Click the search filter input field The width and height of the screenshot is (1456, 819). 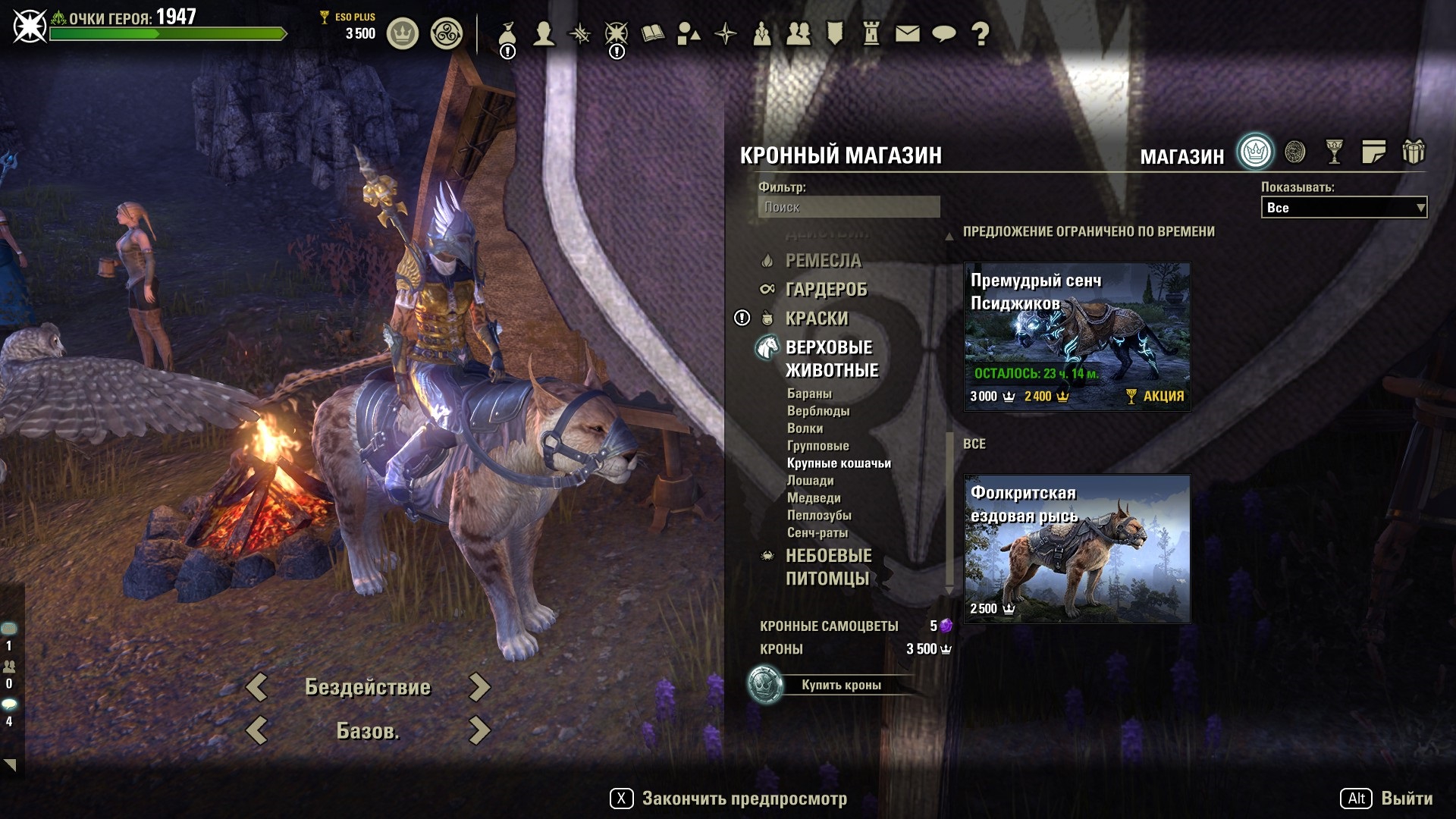[x=849, y=207]
